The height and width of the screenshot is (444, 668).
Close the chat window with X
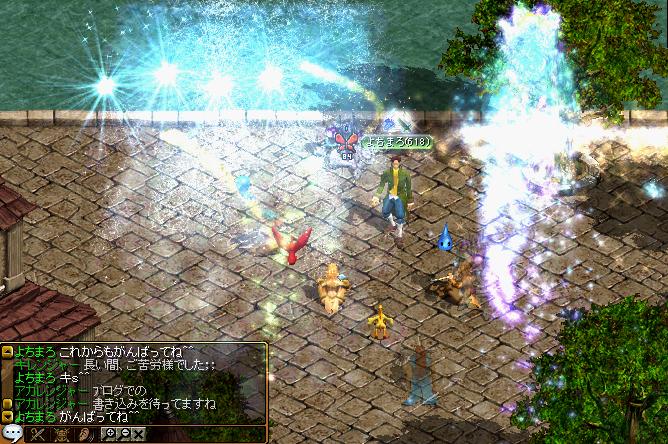pyautogui.click(x=138, y=434)
